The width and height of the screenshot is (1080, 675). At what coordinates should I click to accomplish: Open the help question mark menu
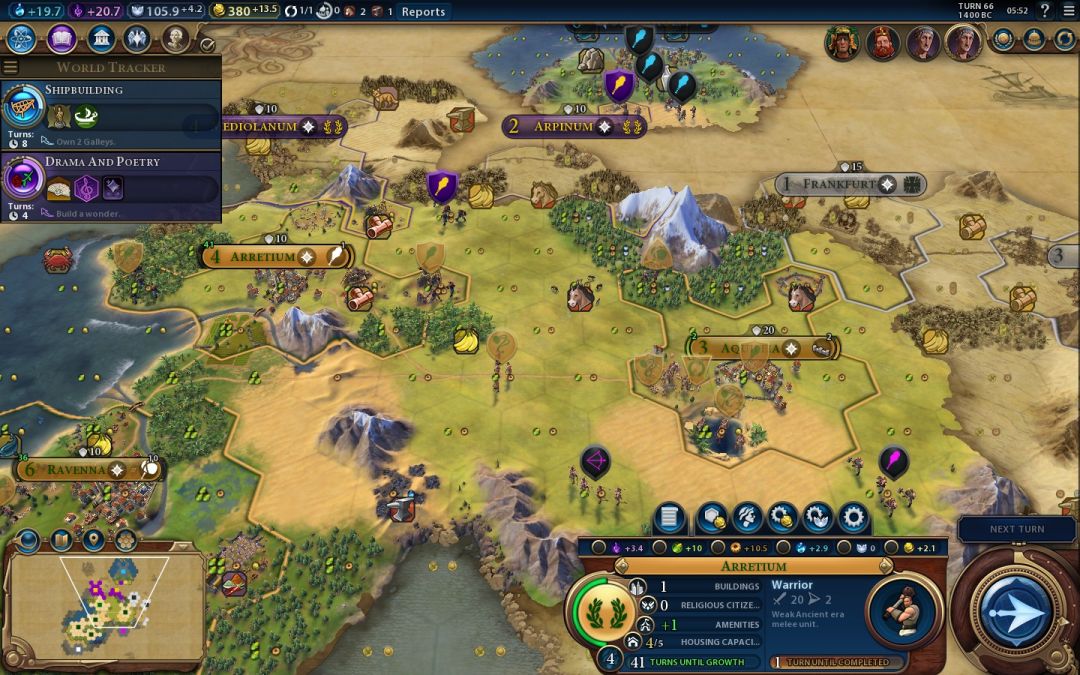pyautogui.click(x=1045, y=11)
